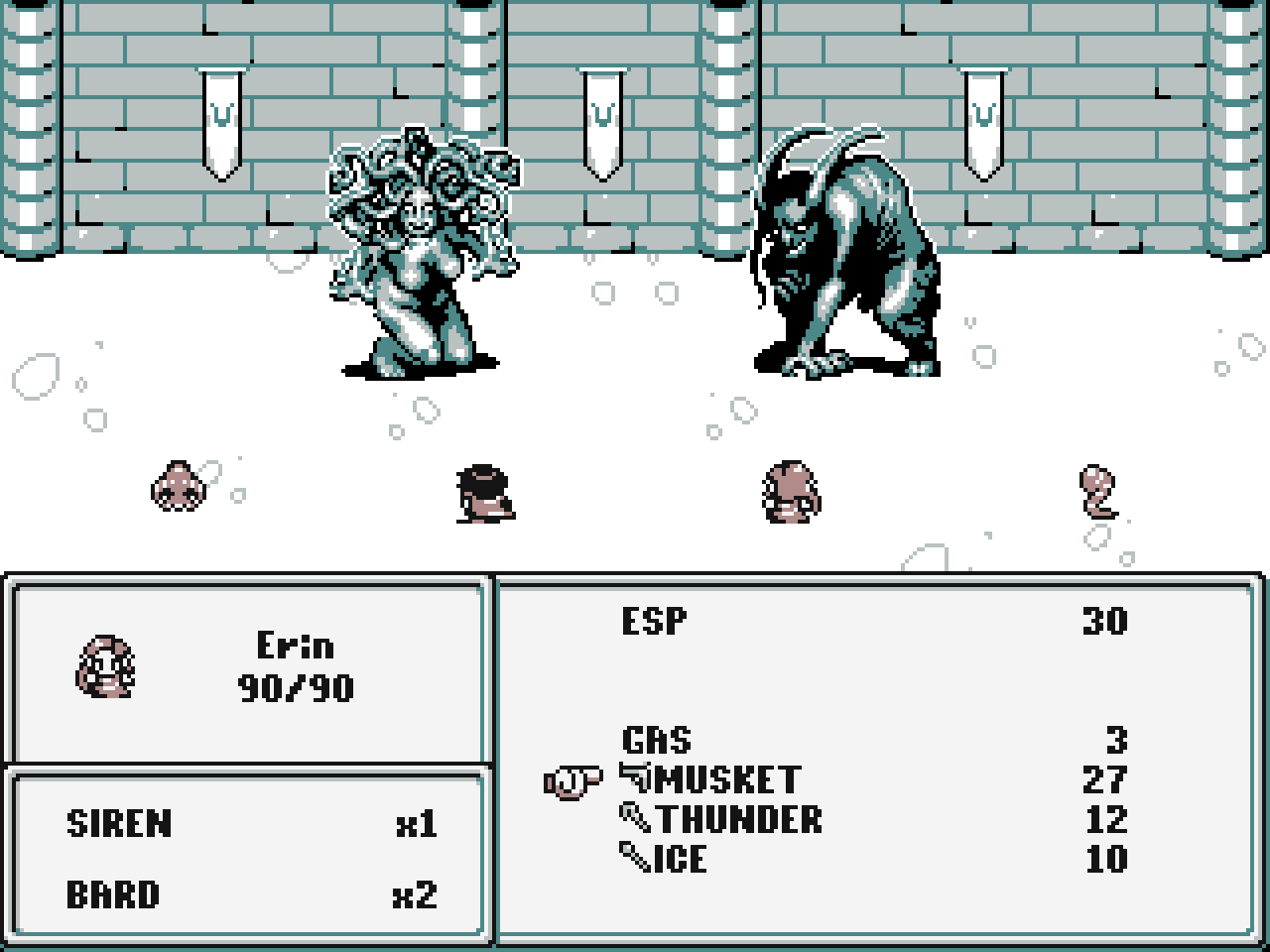Target the SIREN enemy entry

[119, 824]
